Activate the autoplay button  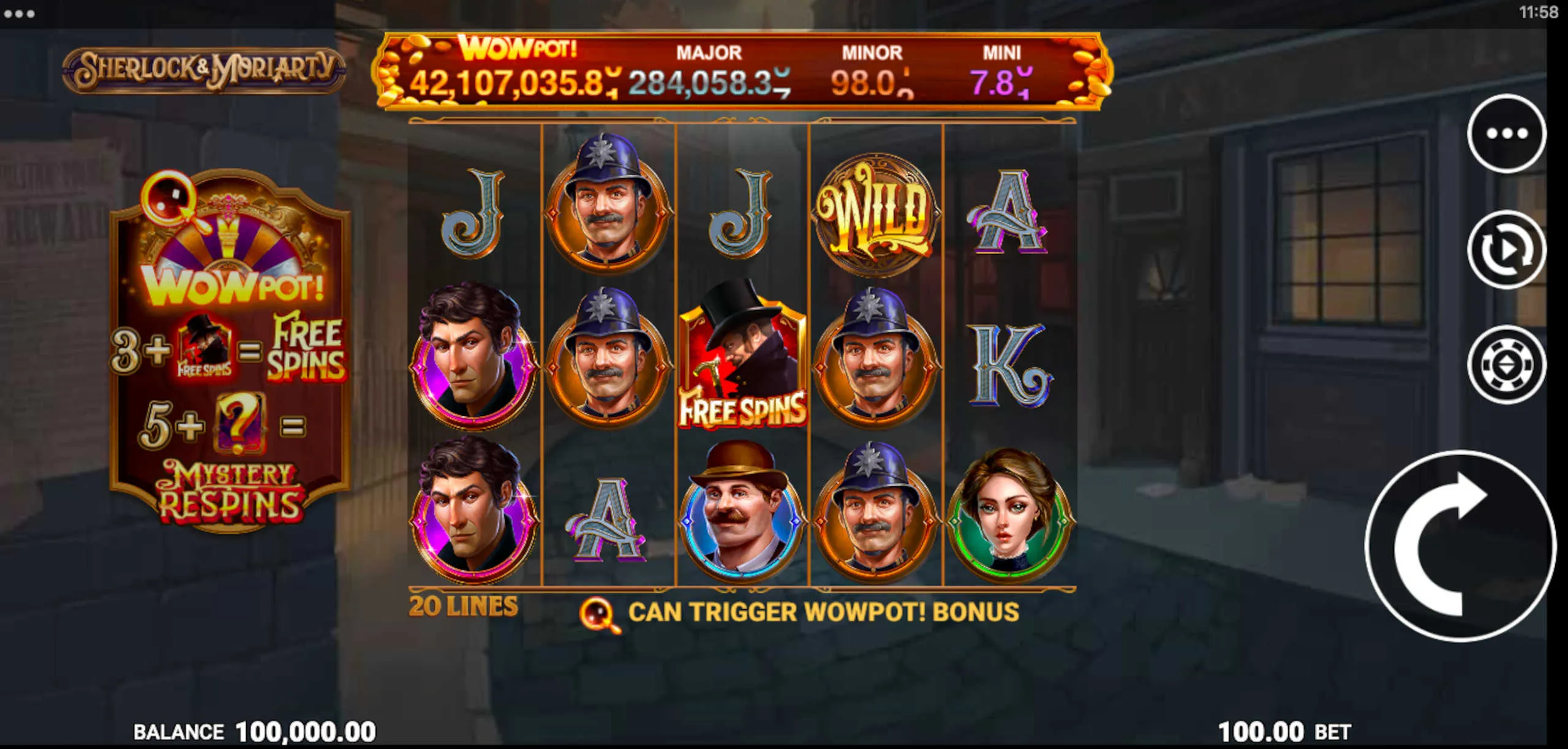1506,249
